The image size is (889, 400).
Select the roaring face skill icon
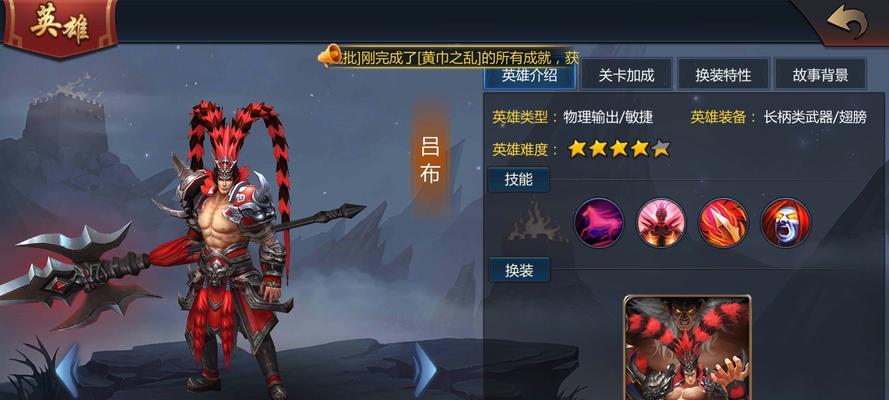pyautogui.click(x=785, y=222)
